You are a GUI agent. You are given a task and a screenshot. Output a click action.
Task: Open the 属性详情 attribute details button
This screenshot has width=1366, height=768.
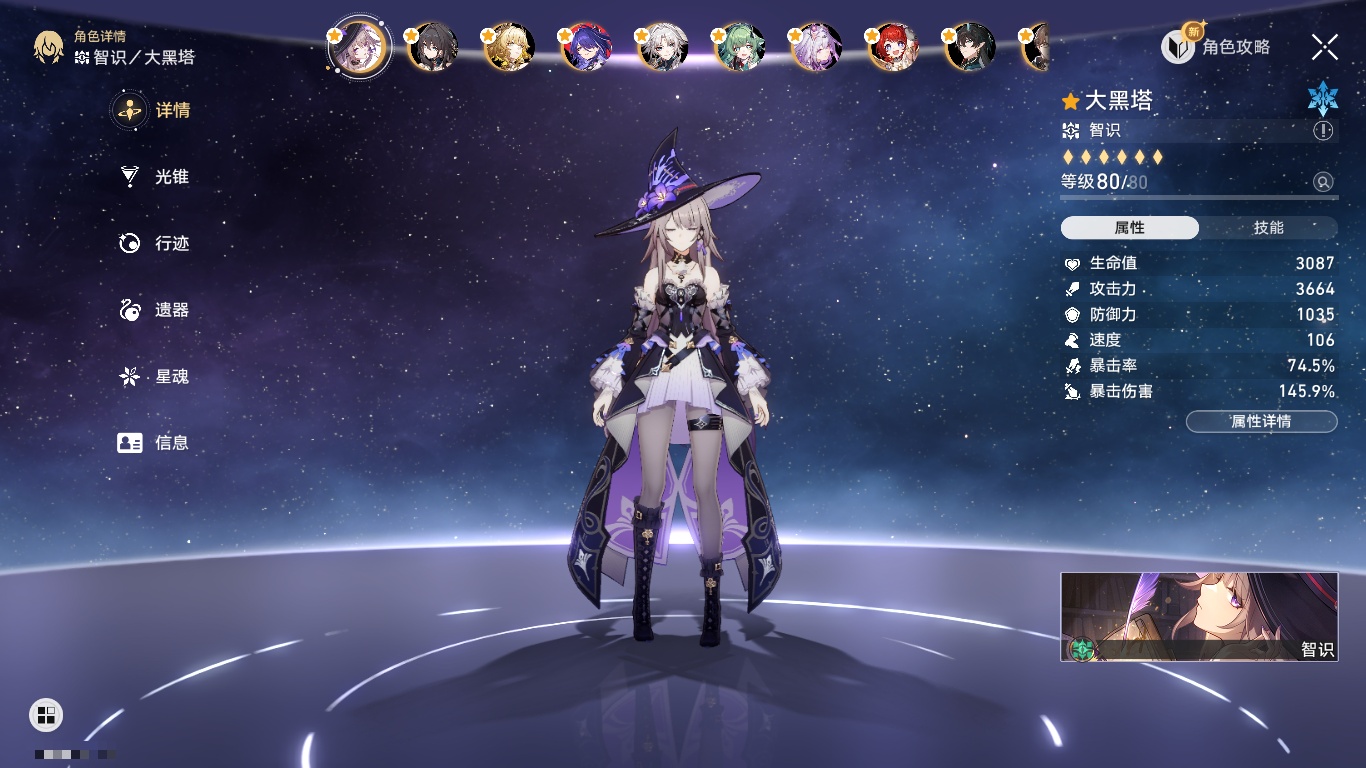point(1261,421)
